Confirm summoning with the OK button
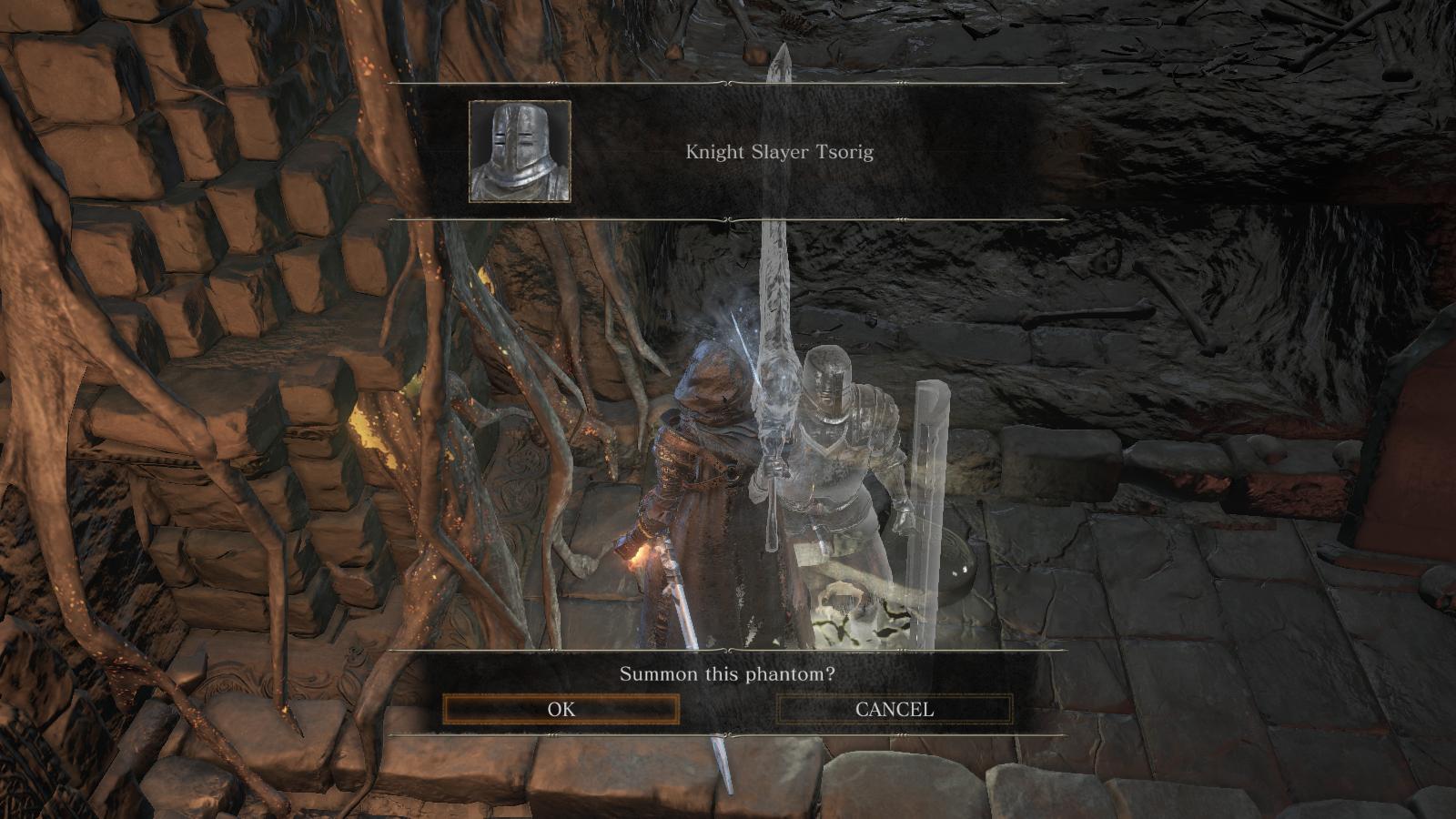This screenshot has height=819, width=1456. [x=561, y=710]
